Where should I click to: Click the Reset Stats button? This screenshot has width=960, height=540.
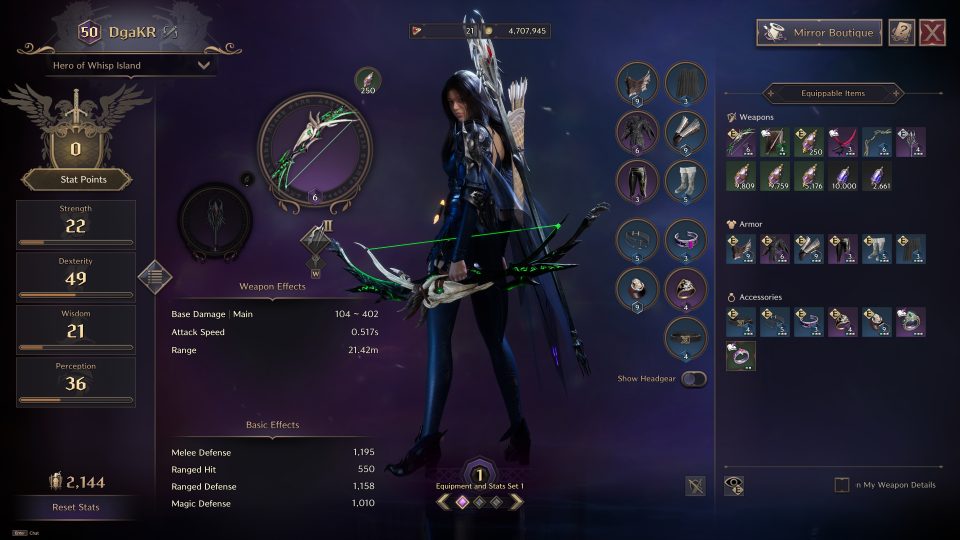(x=76, y=507)
